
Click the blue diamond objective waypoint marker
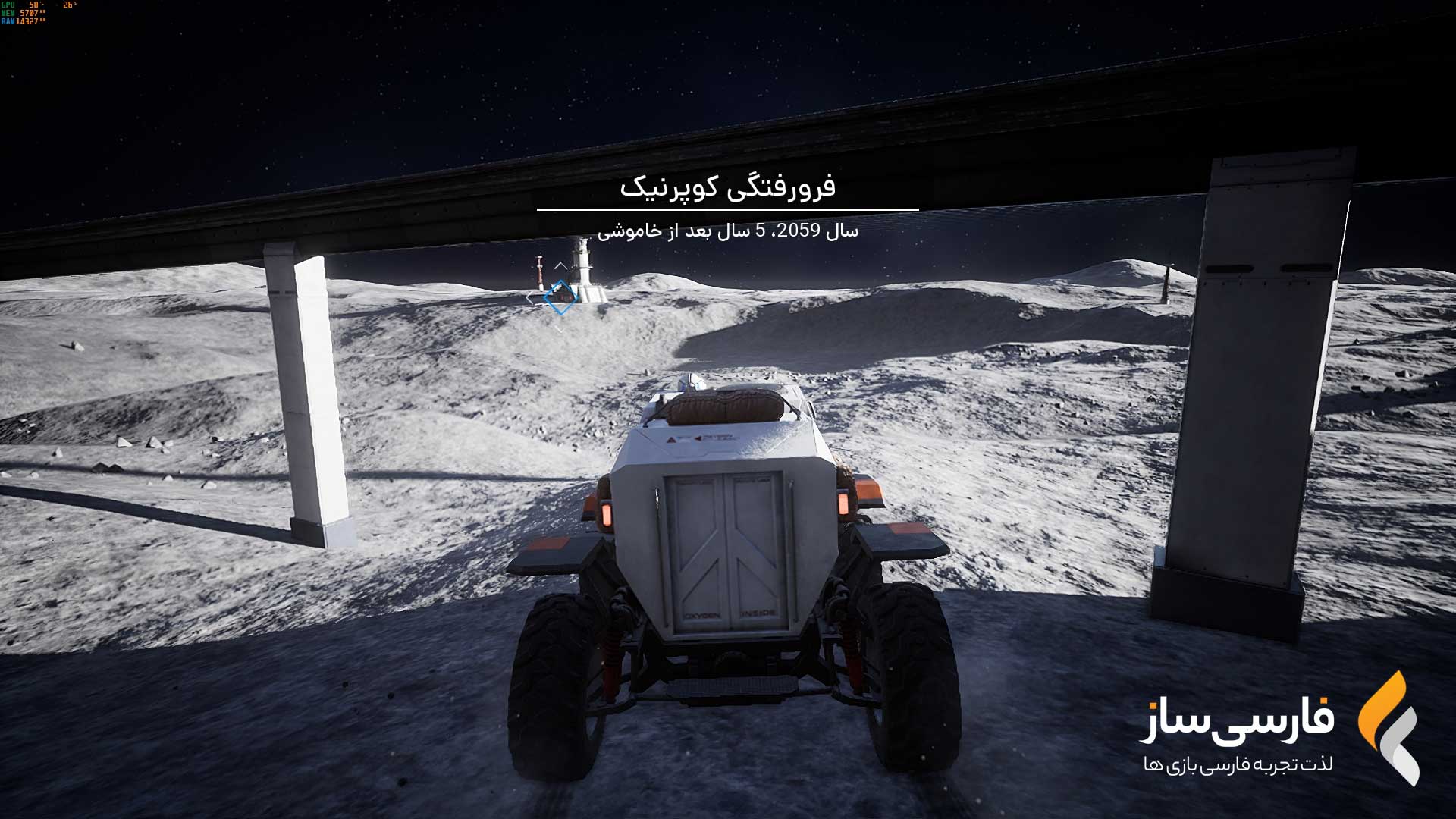tap(560, 297)
